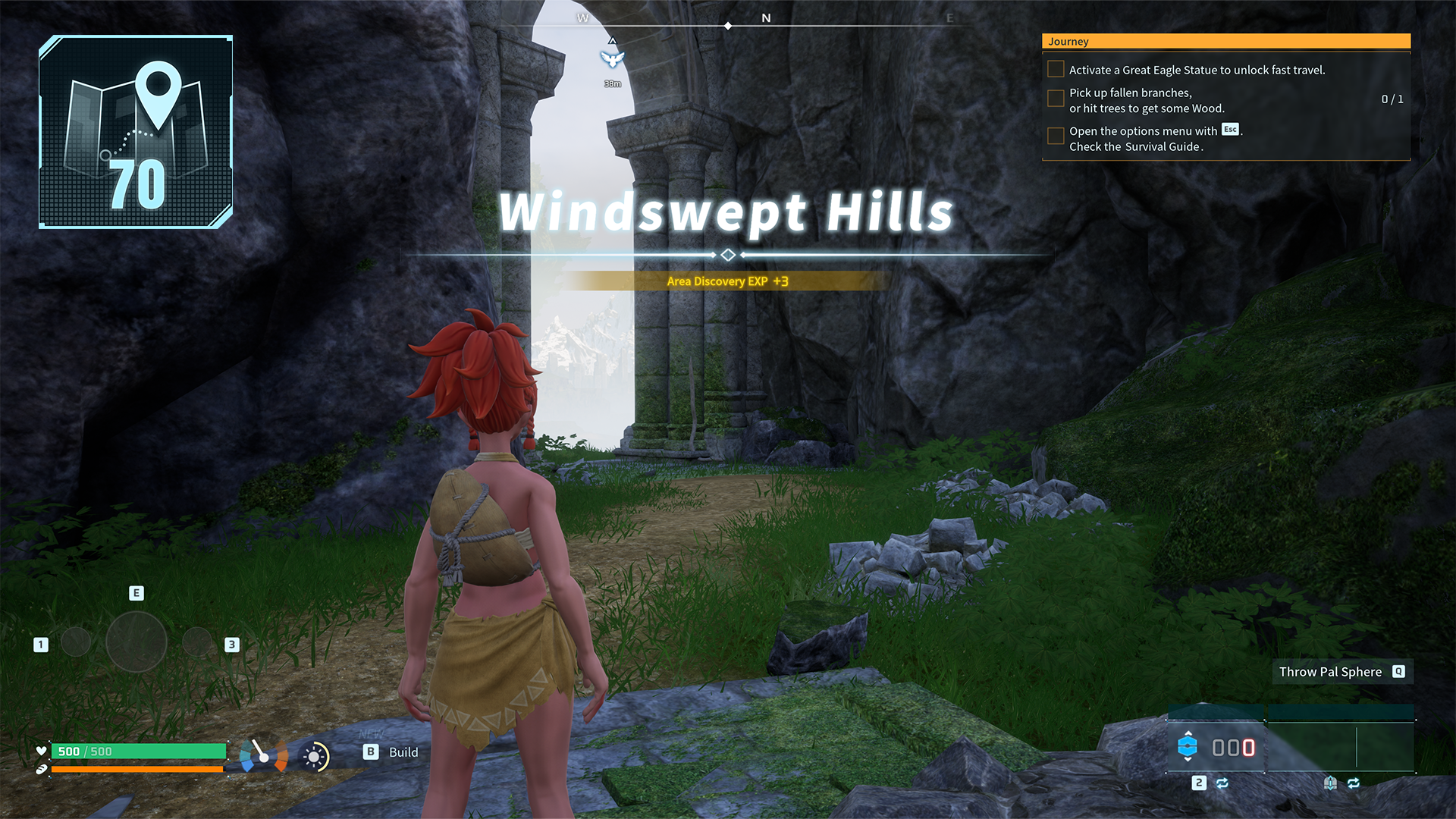Click the day-night sun clock icon
This screenshot has height=819, width=1456.
(315, 756)
